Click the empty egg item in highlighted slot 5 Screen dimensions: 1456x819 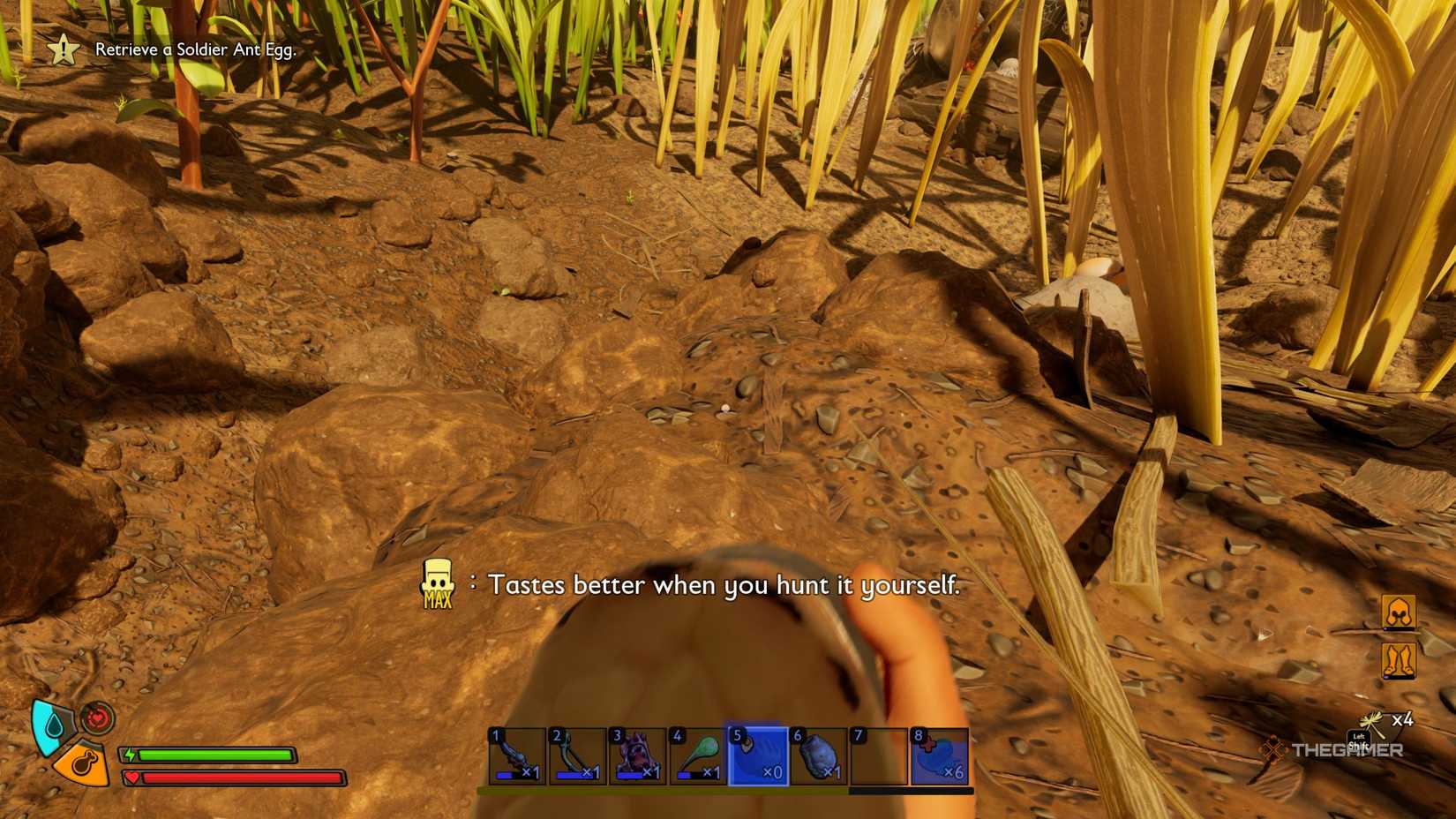tap(757, 756)
